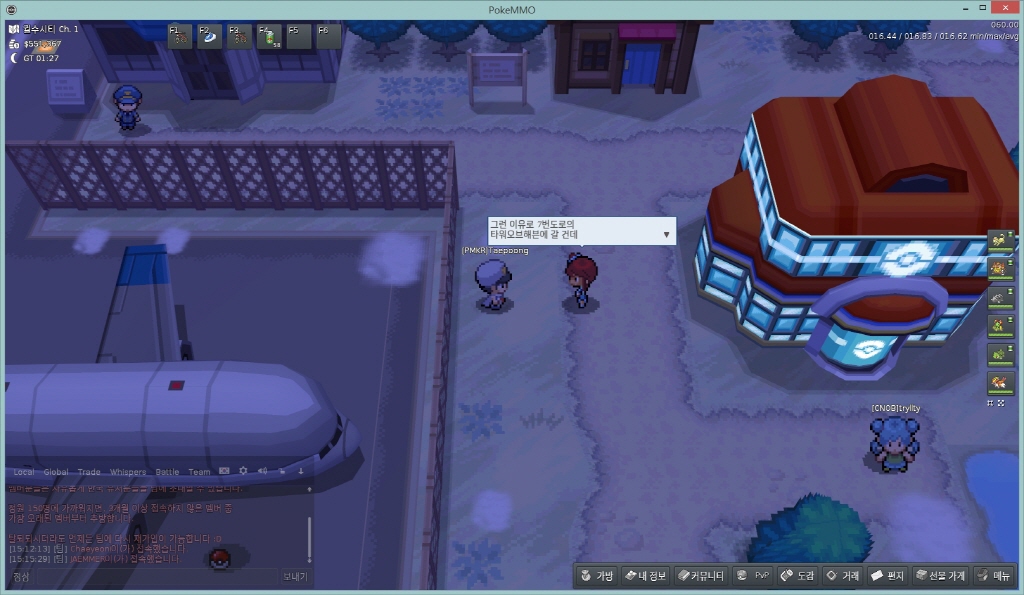This screenshot has width=1024, height=595.
Task: Open the 편지 (mail) button
Action: (887, 576)
